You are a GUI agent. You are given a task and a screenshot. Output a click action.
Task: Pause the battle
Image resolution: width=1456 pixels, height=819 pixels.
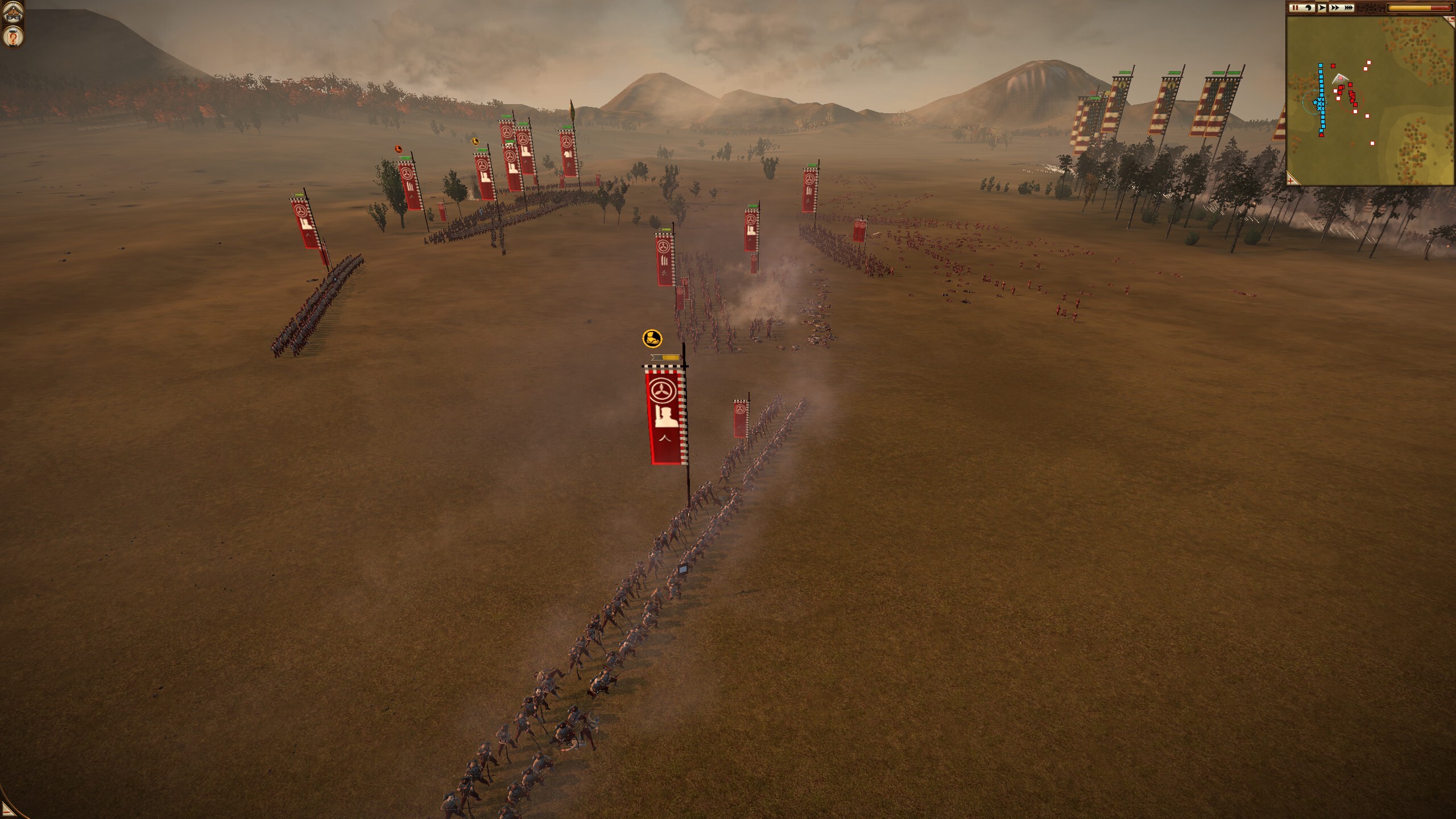pyautogui.click(x=1295, y=7)
